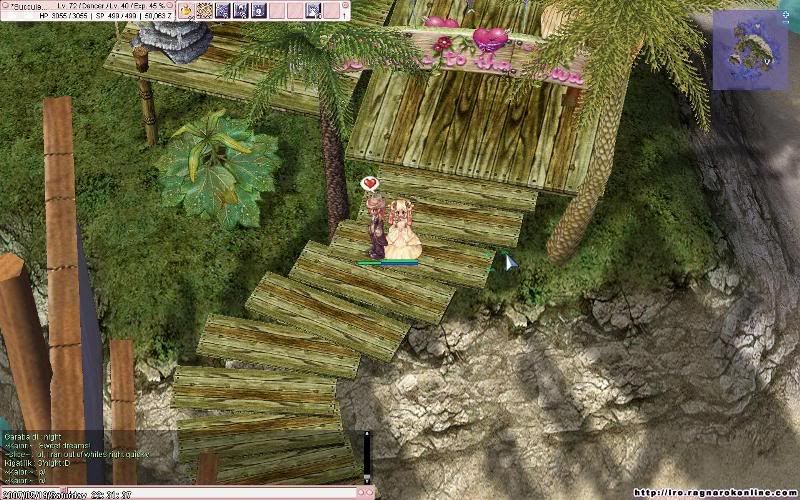Click the chat message input field
800x500 pixels.
(x=180, y=493)
